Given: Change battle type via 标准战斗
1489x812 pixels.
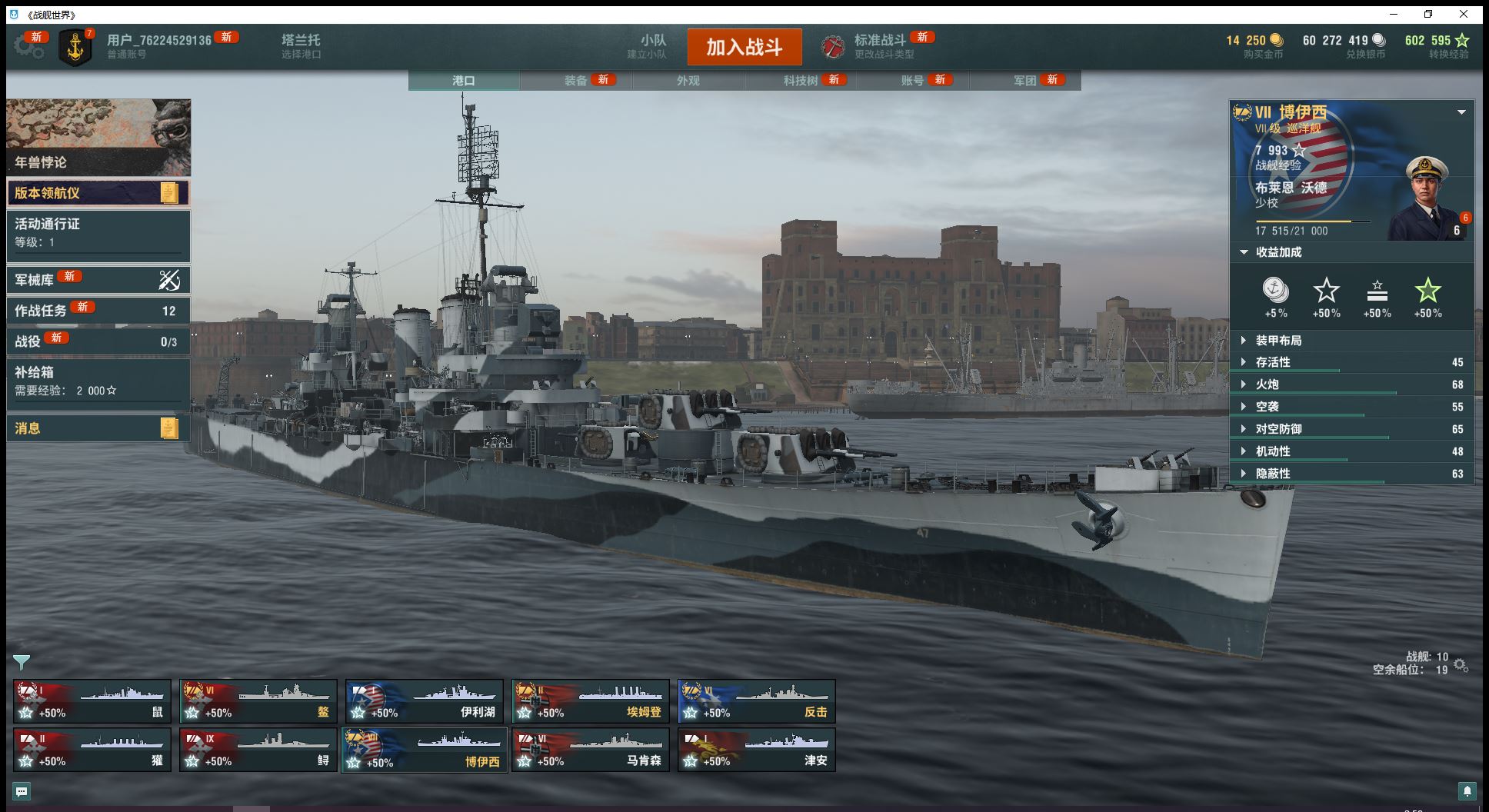Looking at the screenshot, I should pyautogui.click(x=879, y=46).
